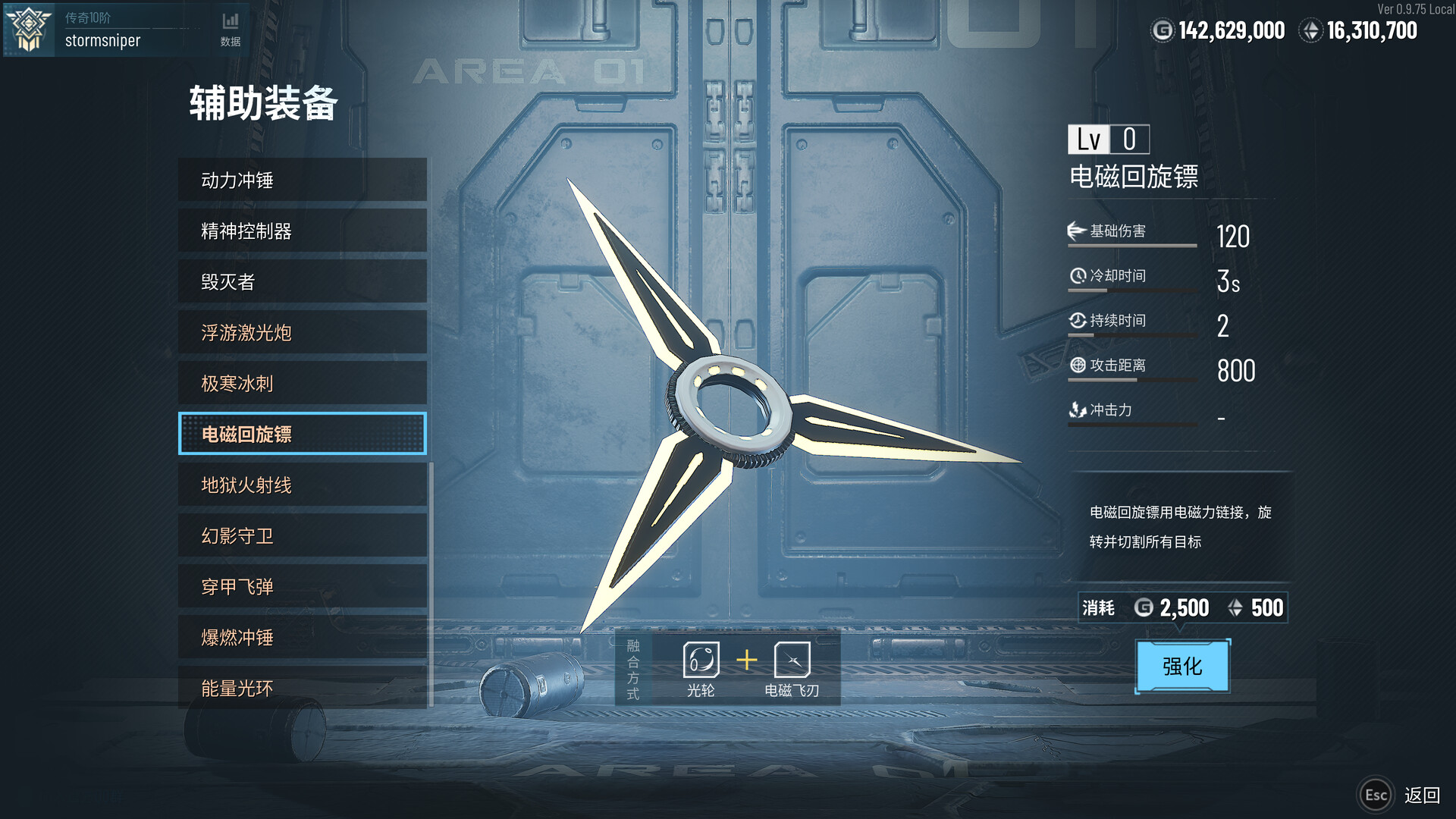Click the player avatar emblem
Screen dimensions: 1456x819
click(27, 30)
